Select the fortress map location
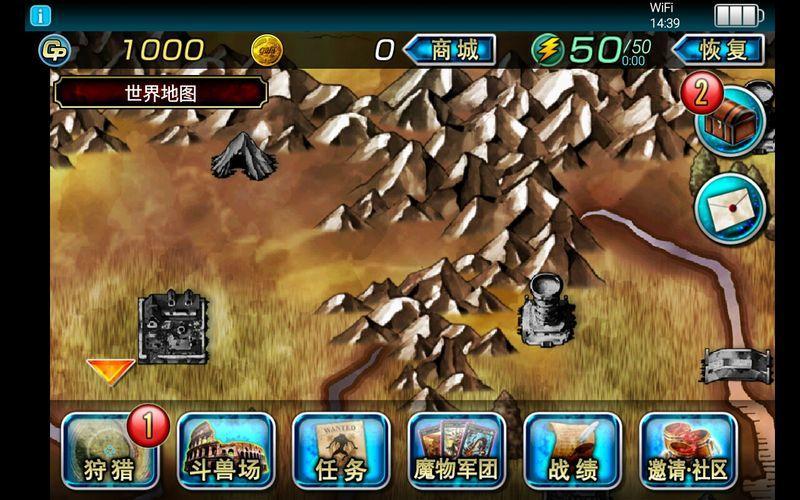Image resolution: width=800 pixels, height=500 pixels. [x=172, y=327]
